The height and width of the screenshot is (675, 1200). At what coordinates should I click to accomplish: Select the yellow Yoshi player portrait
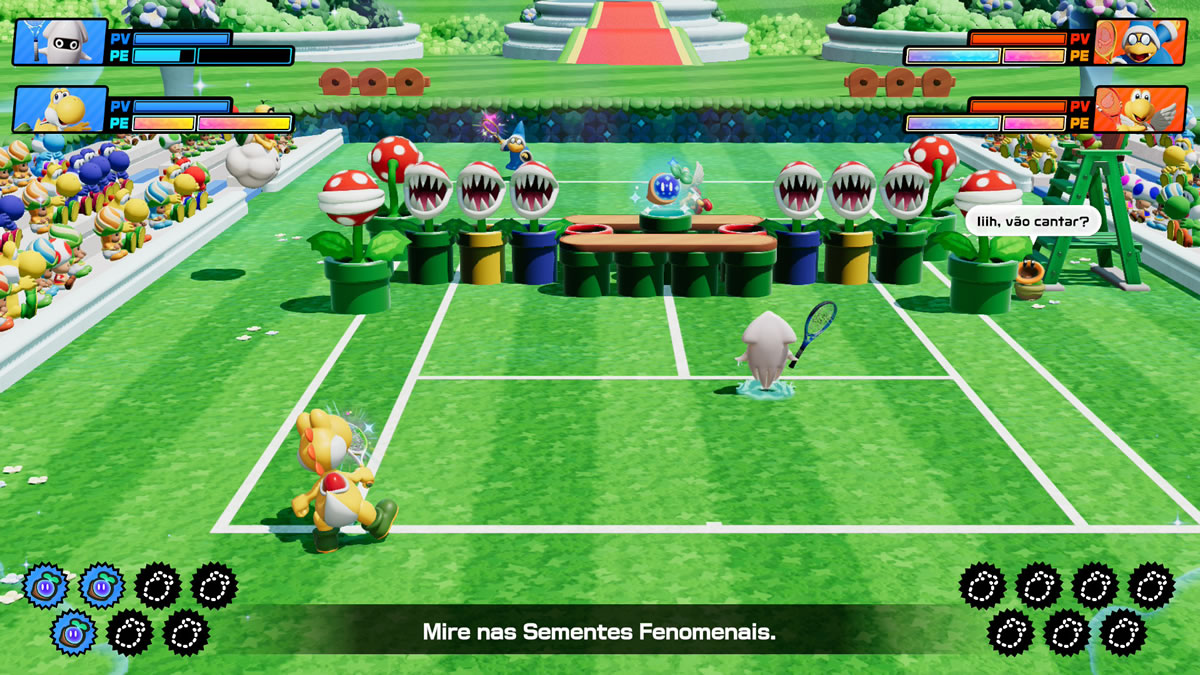(x=60, y=109)
